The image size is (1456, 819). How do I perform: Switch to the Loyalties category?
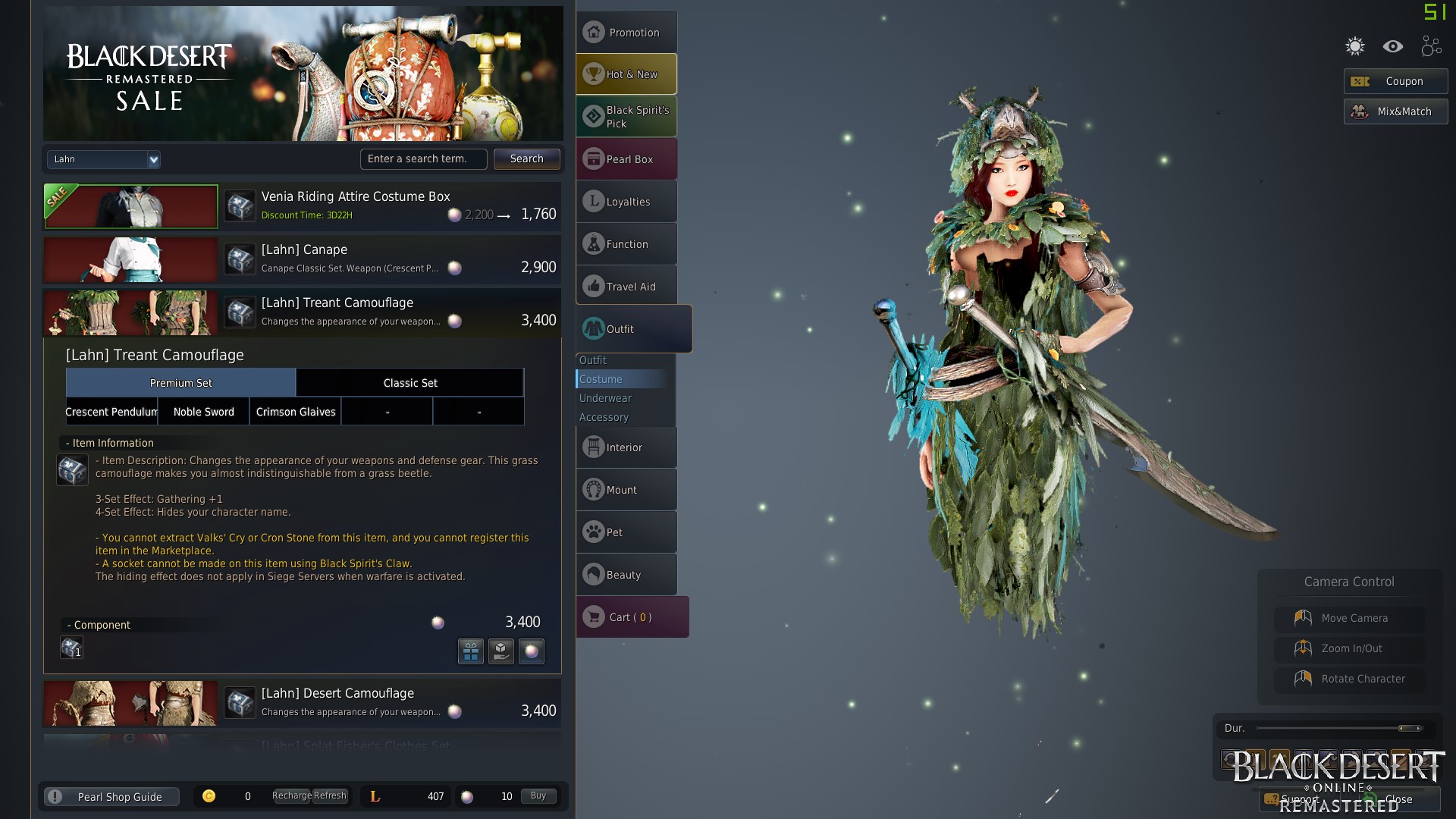[x=626, y=202]
